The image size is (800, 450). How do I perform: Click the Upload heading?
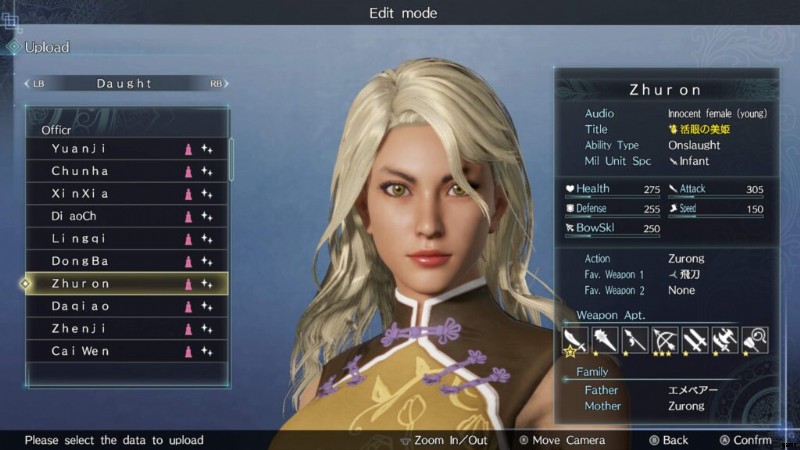(46, 47)
